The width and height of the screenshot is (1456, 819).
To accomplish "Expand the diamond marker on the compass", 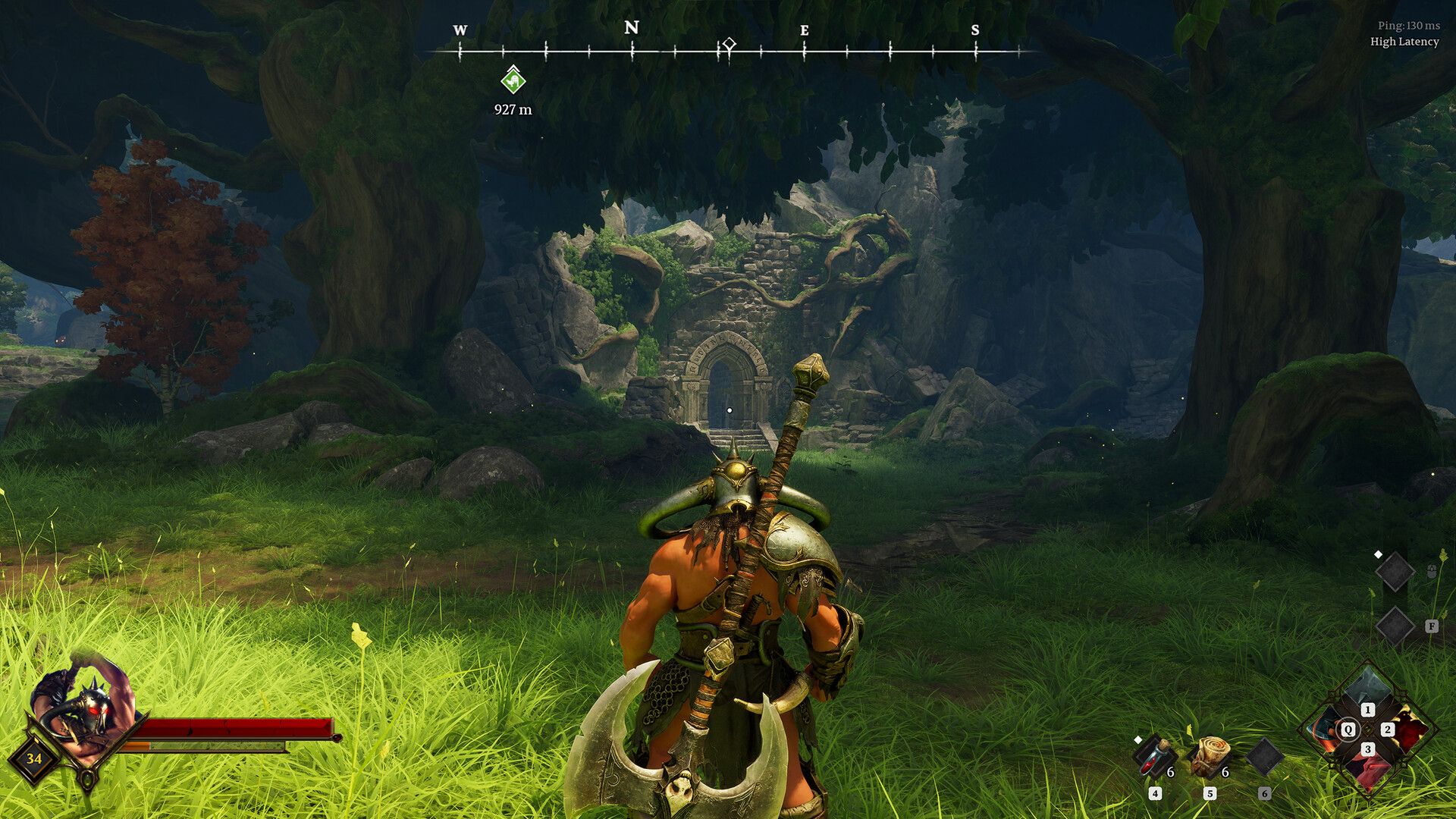I will pyautogui.click(x=729, y=44).
